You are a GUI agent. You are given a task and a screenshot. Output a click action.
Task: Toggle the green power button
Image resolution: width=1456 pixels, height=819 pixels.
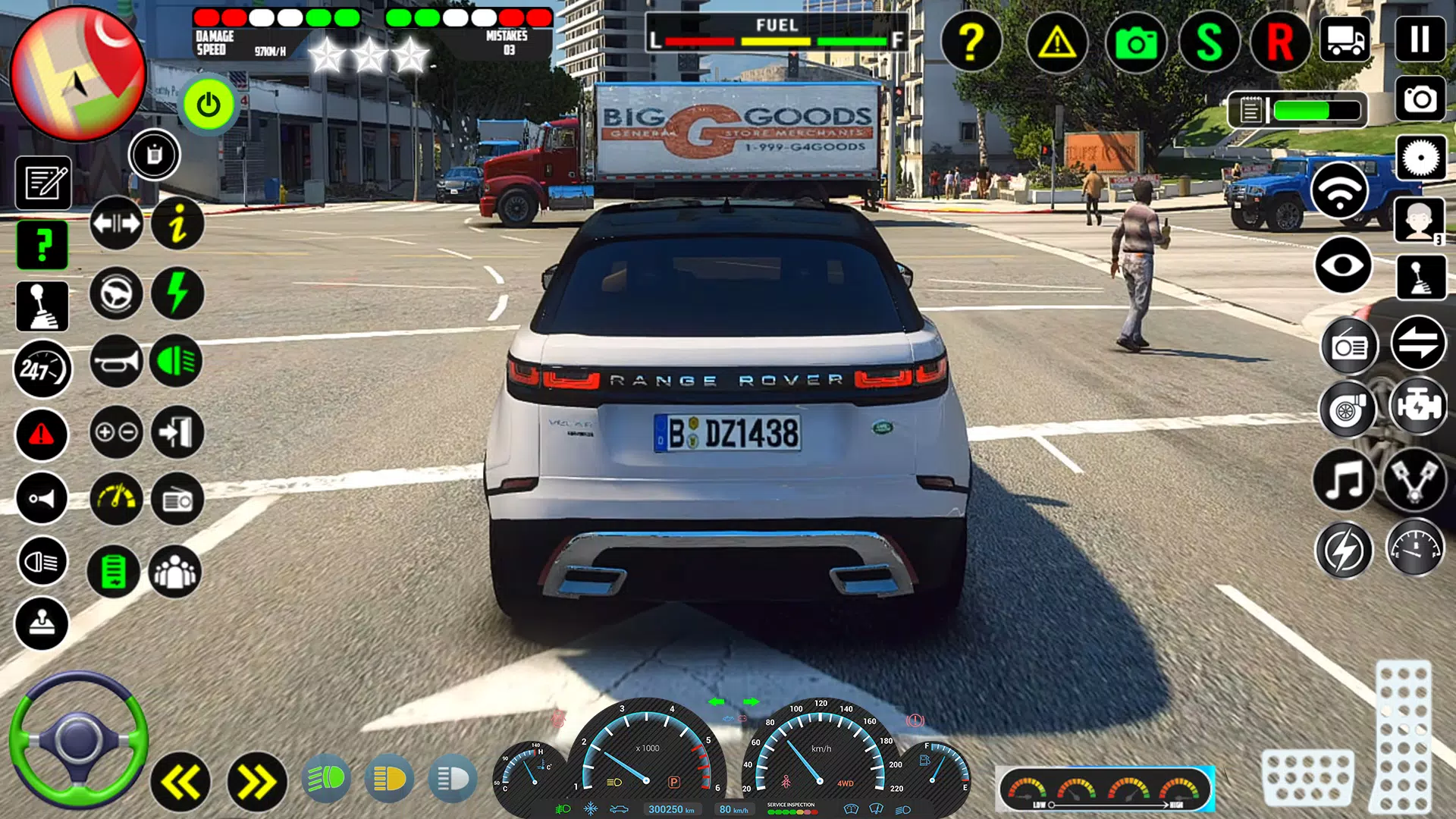pos(209,105)
